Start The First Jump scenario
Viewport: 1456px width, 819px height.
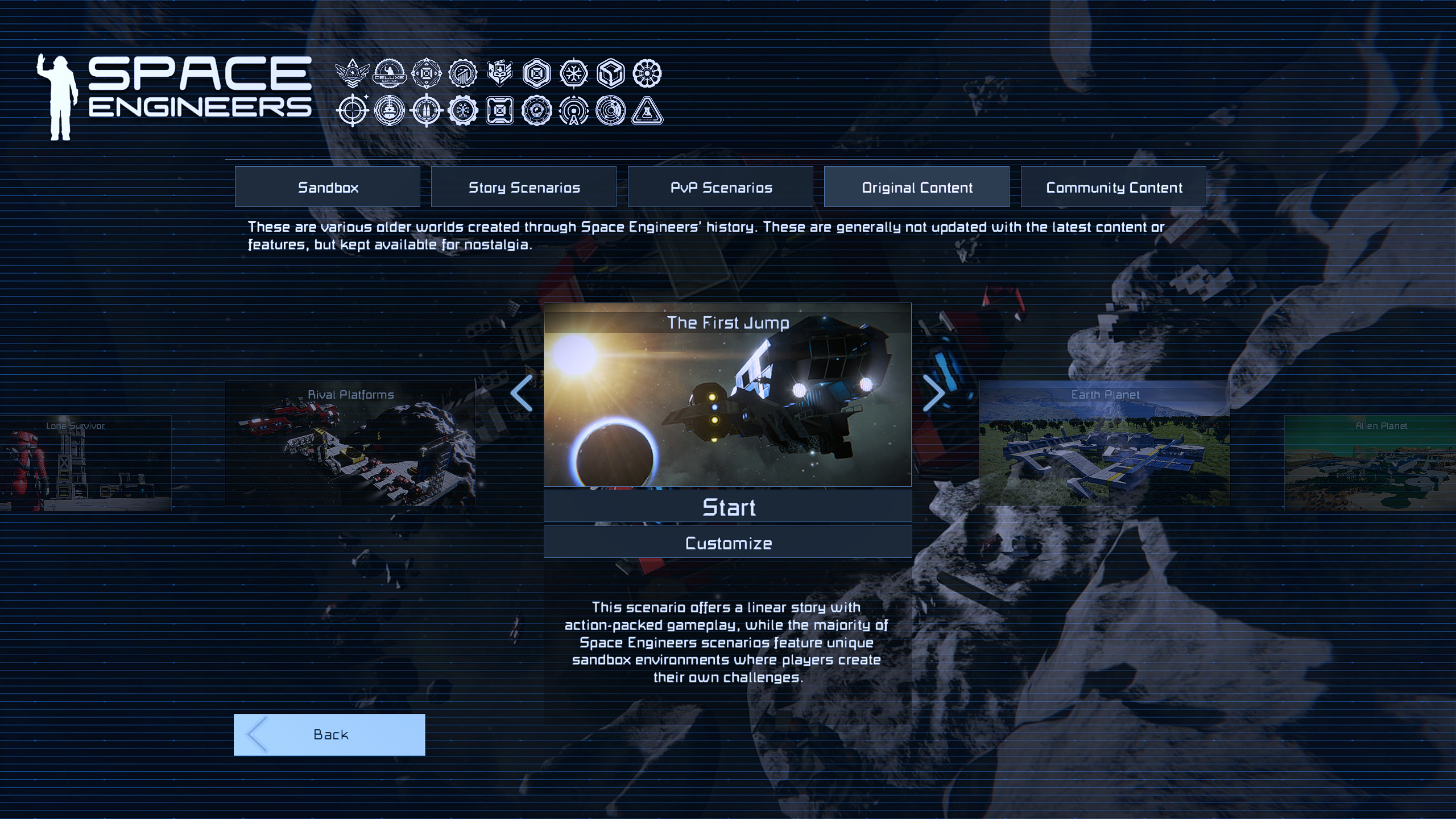click(728, 507)
